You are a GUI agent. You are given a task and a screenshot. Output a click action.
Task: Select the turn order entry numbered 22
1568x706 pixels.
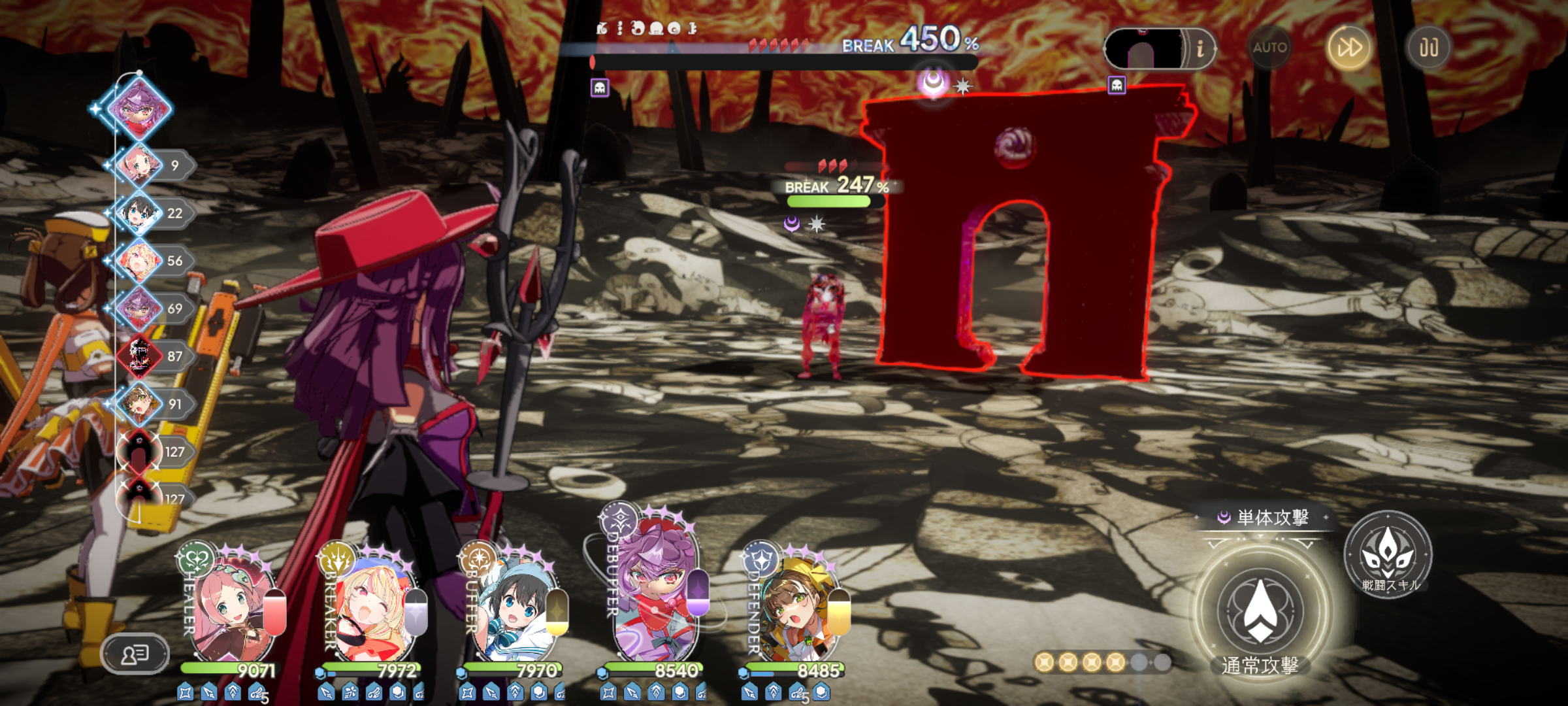140,213
